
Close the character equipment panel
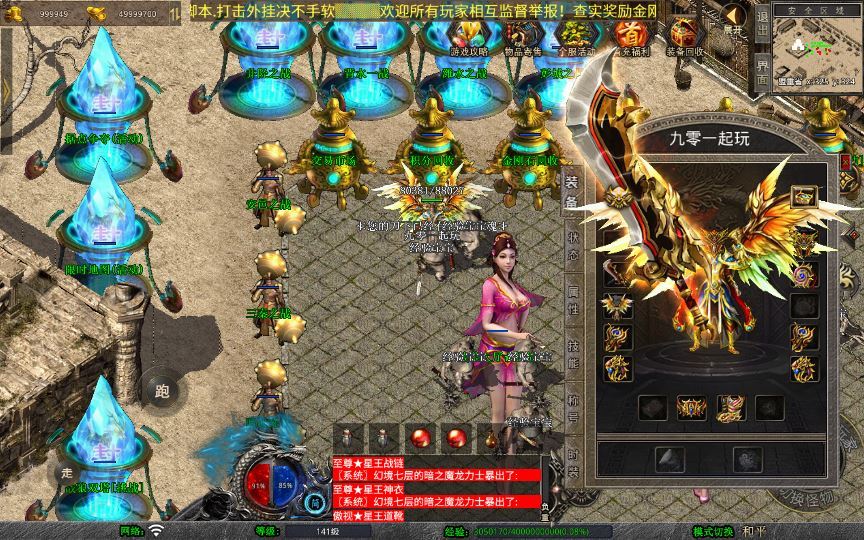[x=845, y=161]
